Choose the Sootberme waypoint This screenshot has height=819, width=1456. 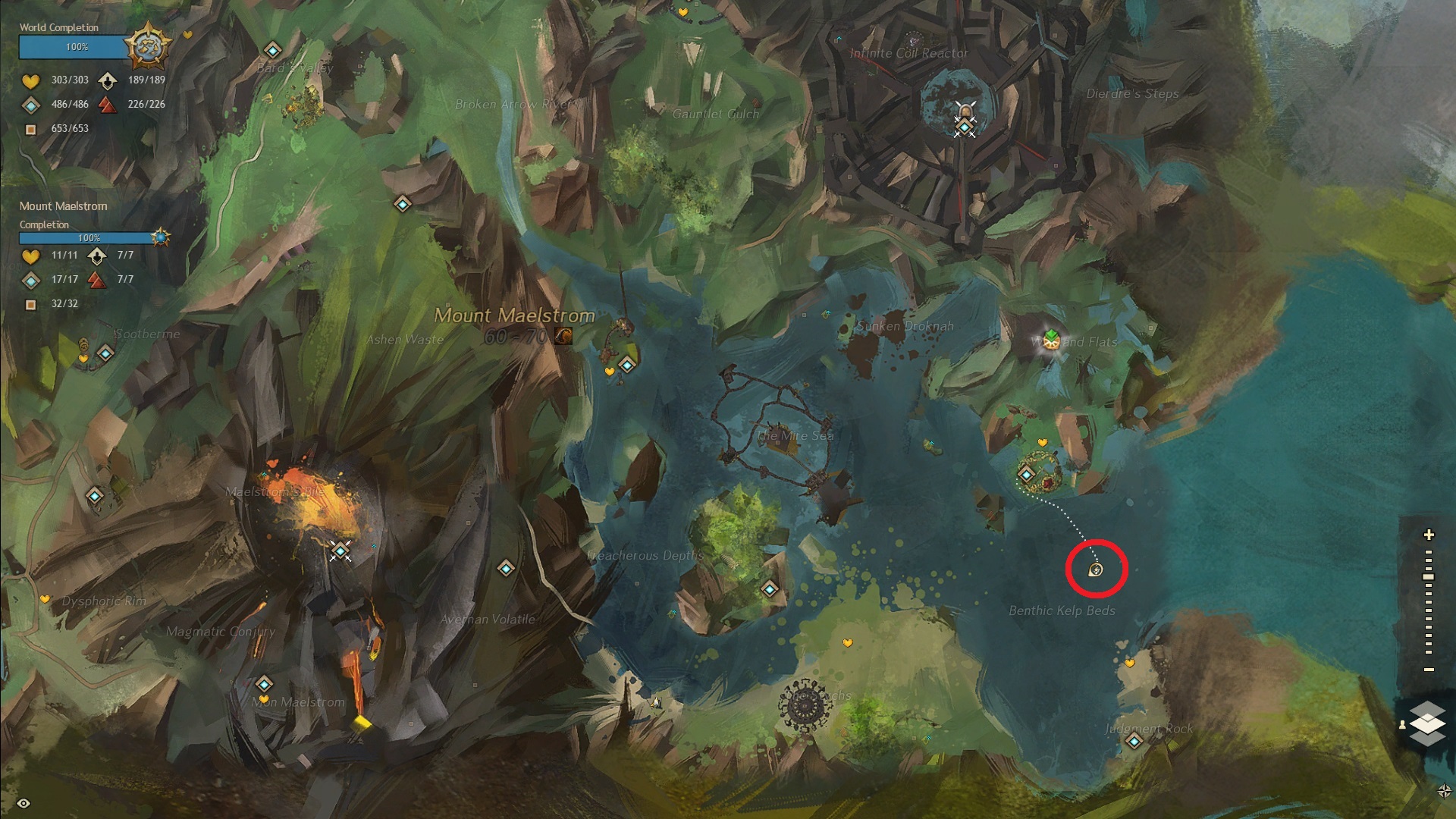click(105, 353)
